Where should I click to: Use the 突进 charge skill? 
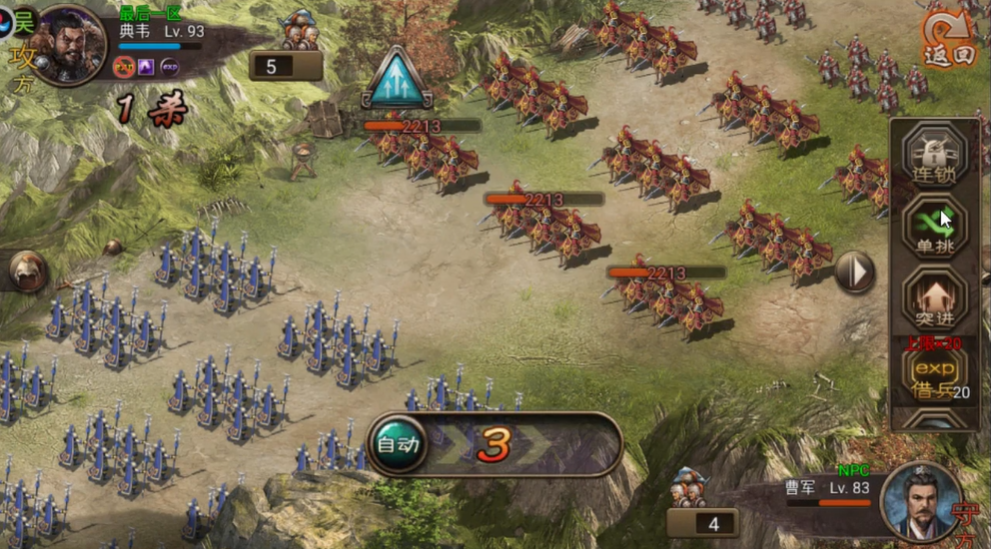pyautogui.click(x=935, y=299)
